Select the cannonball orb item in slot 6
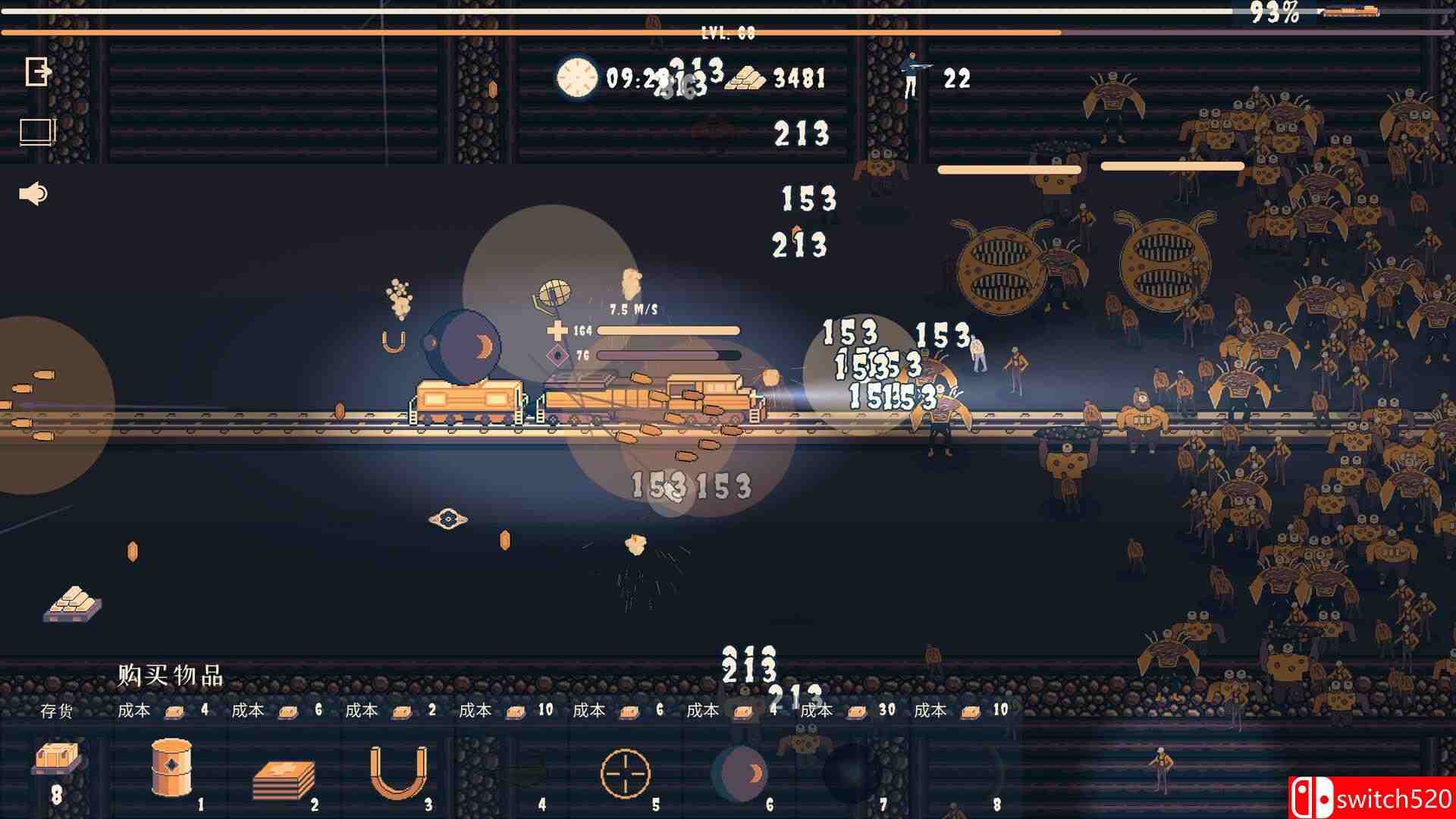1456x819 pixels. tap(739, 773)
